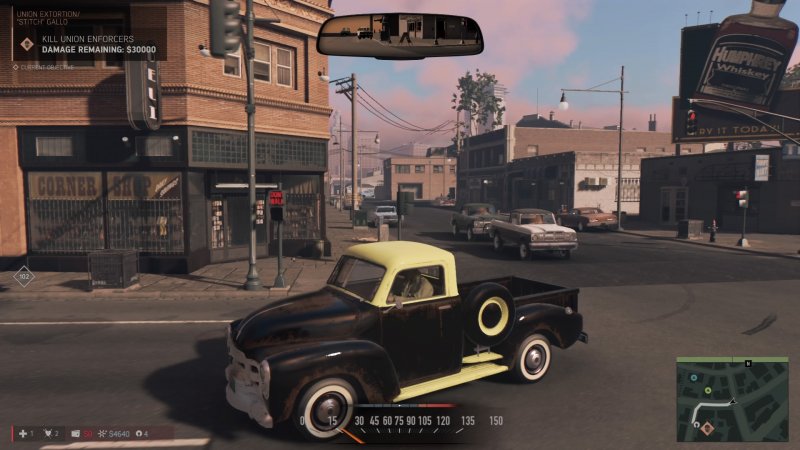Click the medkit cross icon

pos(20,433)
